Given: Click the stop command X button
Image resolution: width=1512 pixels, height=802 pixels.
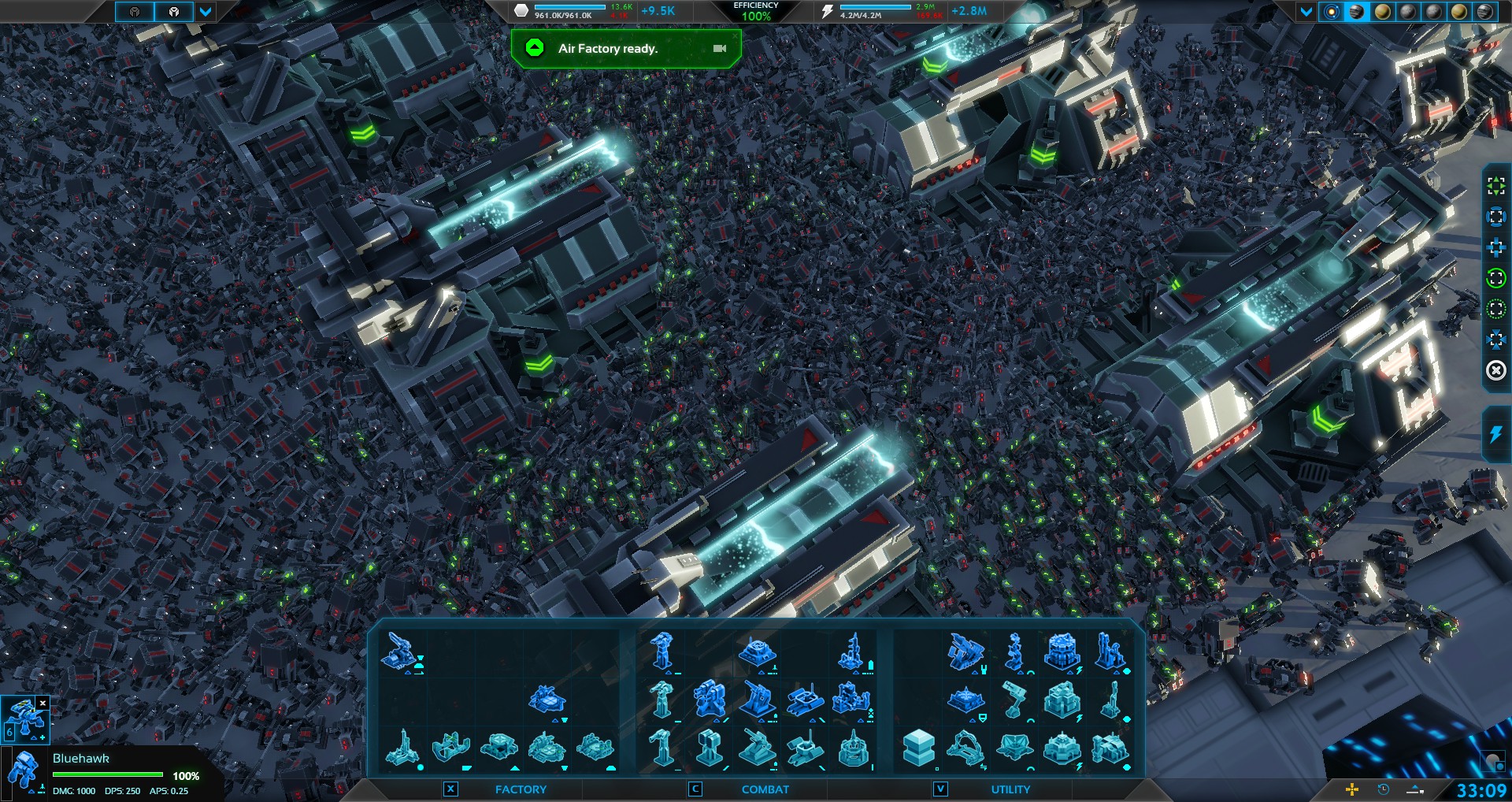Looking at the screenshot, I should click(1495, 370).
